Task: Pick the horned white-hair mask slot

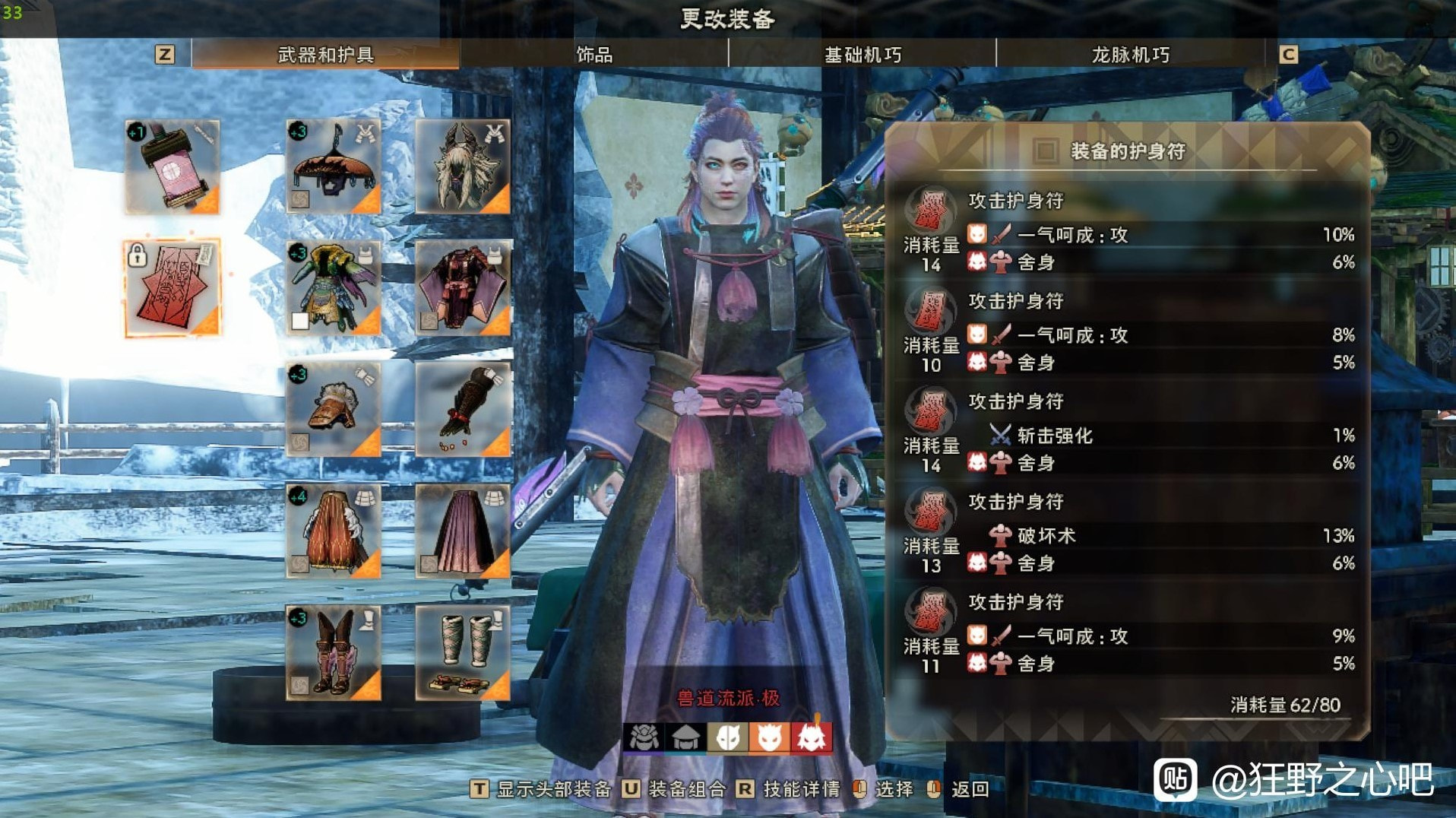Action: tap(463, 166)
